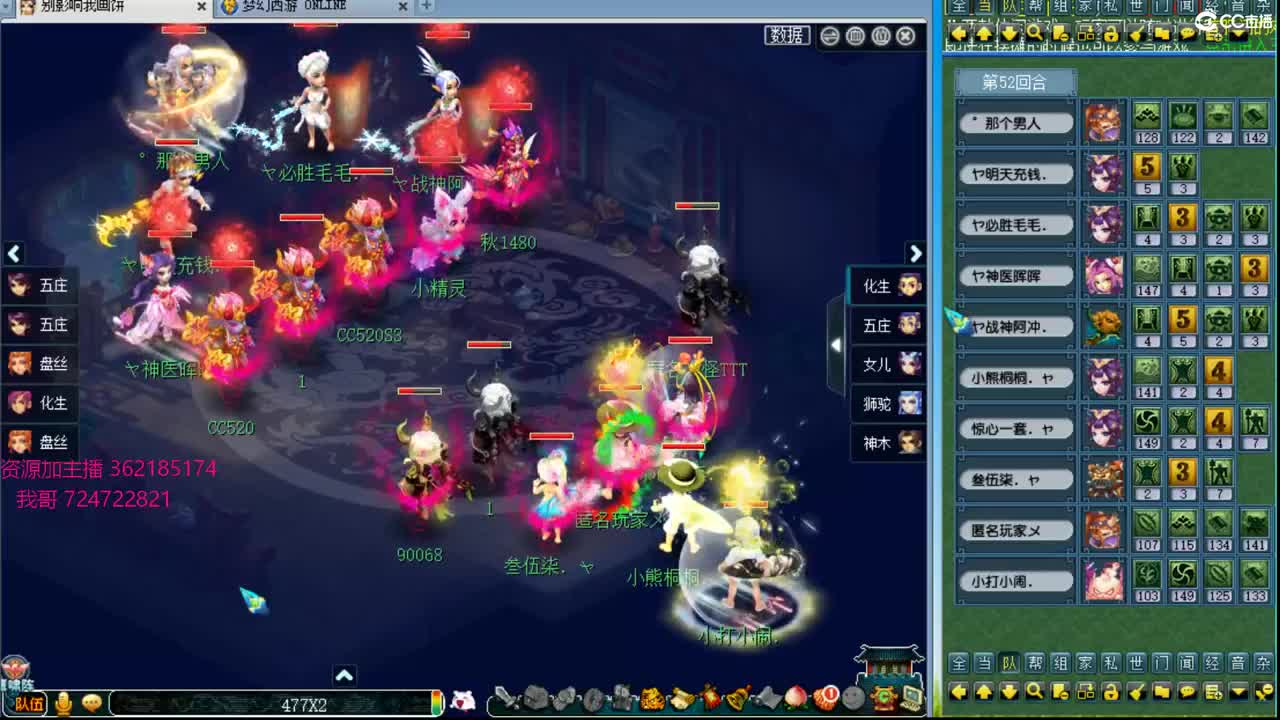
Task: Toggle the round auto-battle icon beside the 数据 button
Action: click(830, 36)
